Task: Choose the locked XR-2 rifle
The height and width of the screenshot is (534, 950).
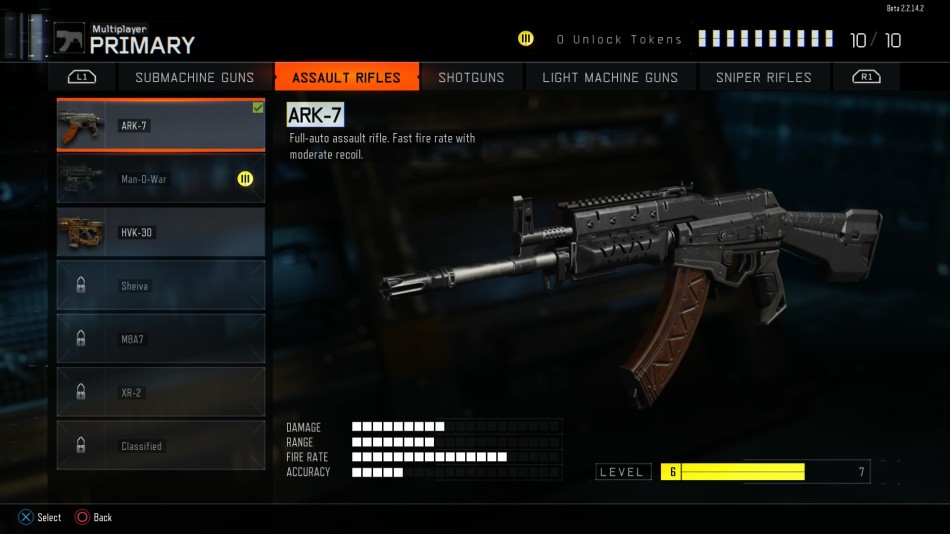Action: (x=161, y=392)
